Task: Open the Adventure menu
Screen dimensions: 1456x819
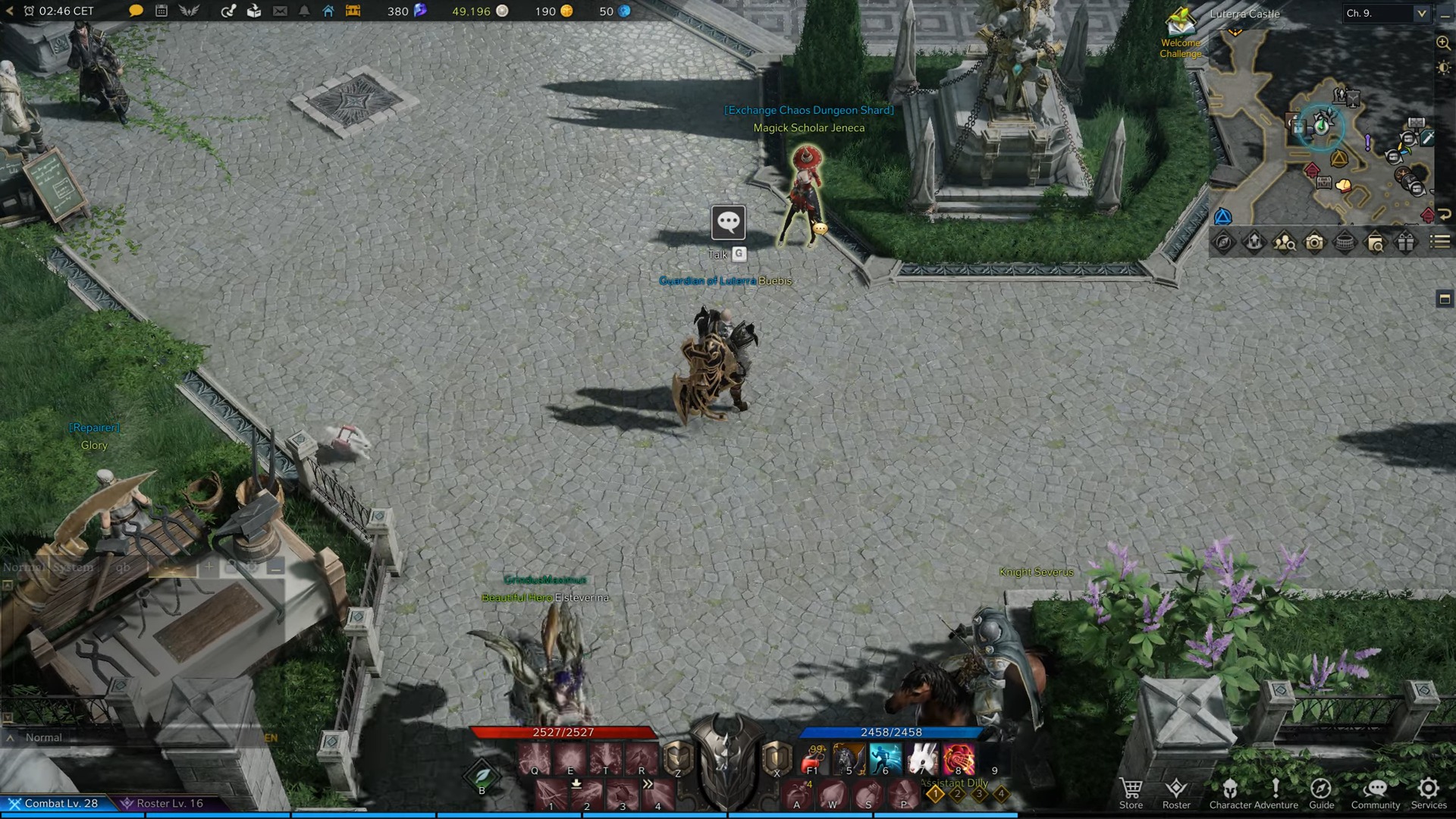Action: click(1276, 793)
